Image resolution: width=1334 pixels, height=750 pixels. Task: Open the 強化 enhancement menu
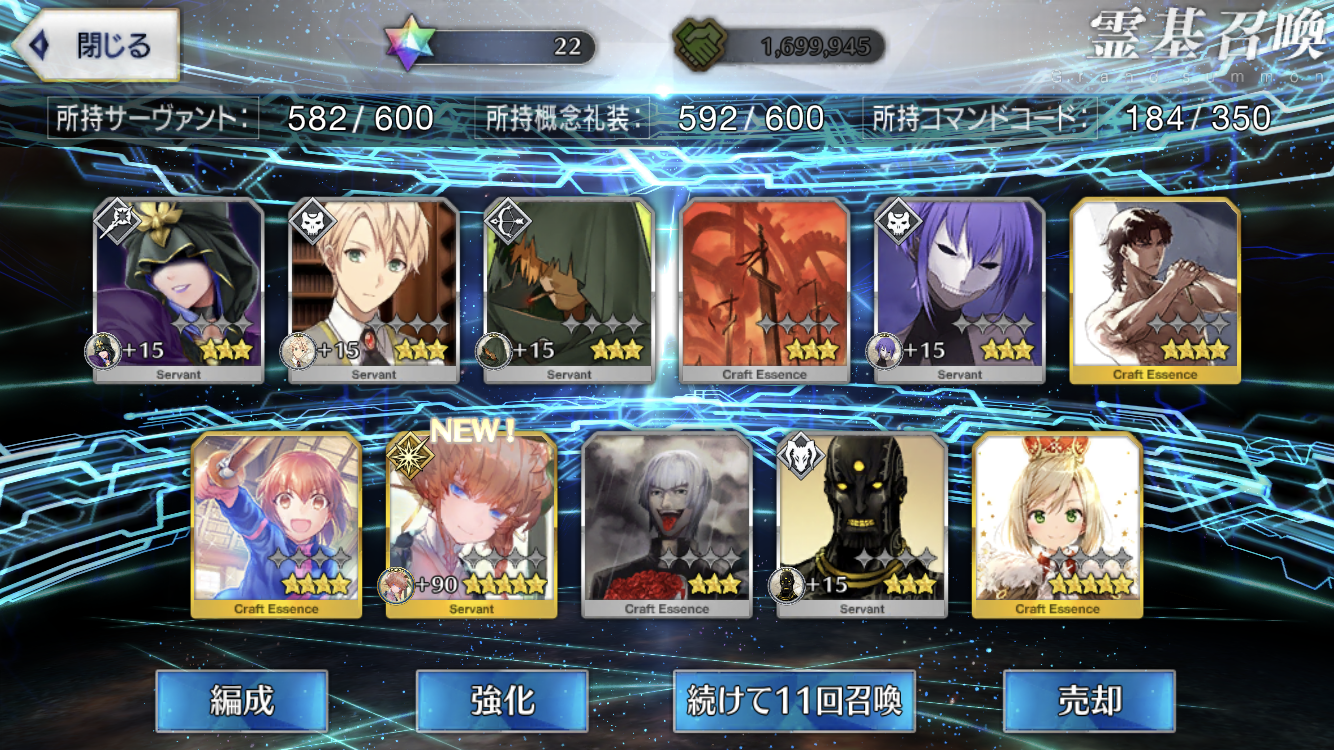501,701
